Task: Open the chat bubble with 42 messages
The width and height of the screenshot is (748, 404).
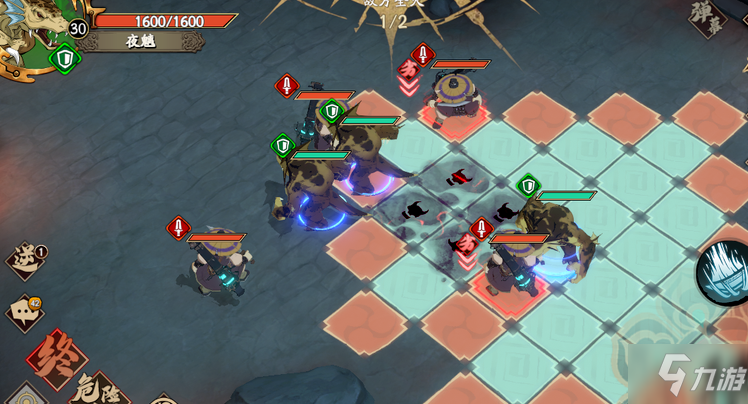Action: (24, 312)
